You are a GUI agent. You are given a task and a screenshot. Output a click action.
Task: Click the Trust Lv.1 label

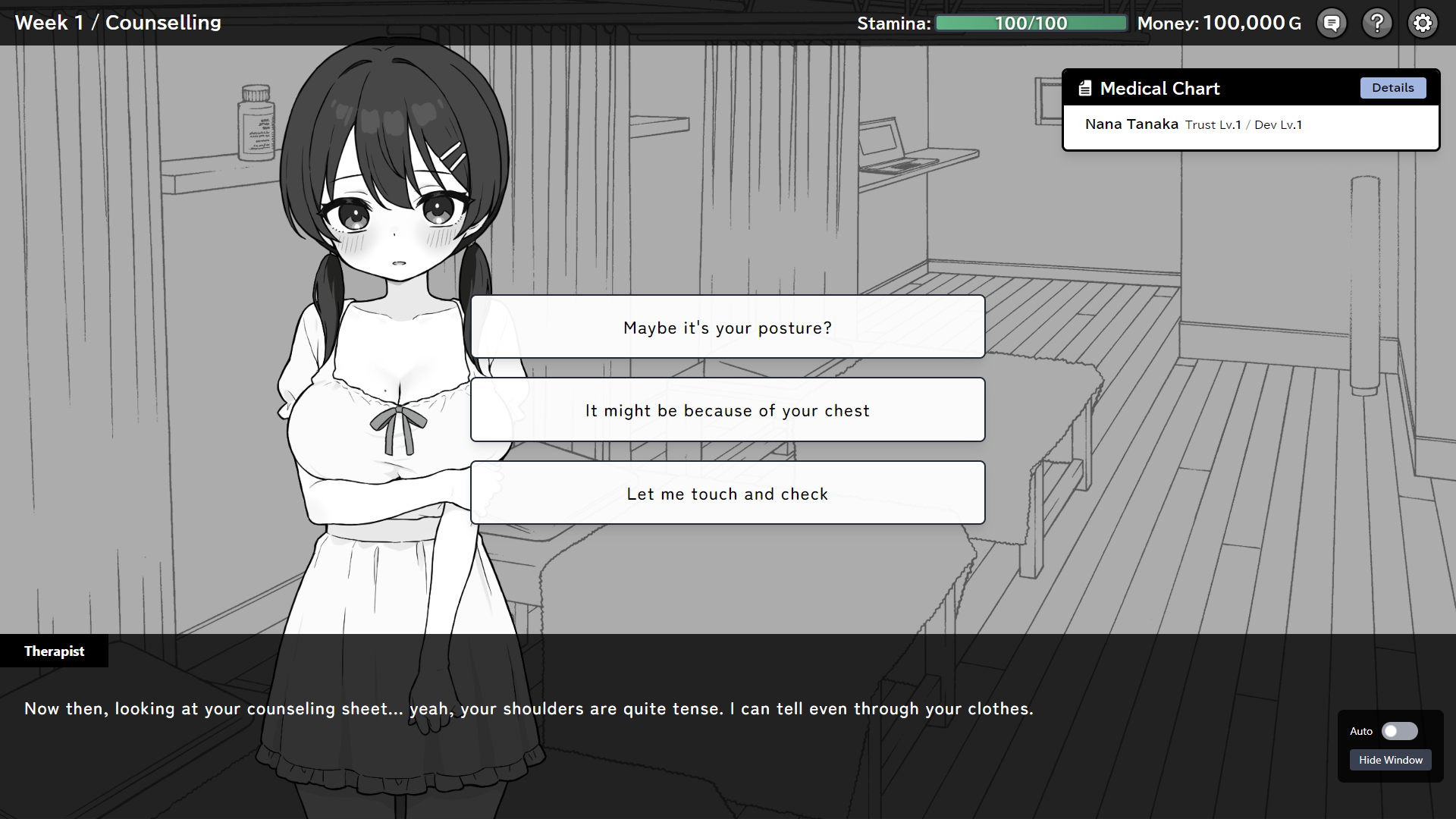pyautogui.click(x=1213, y=124)
